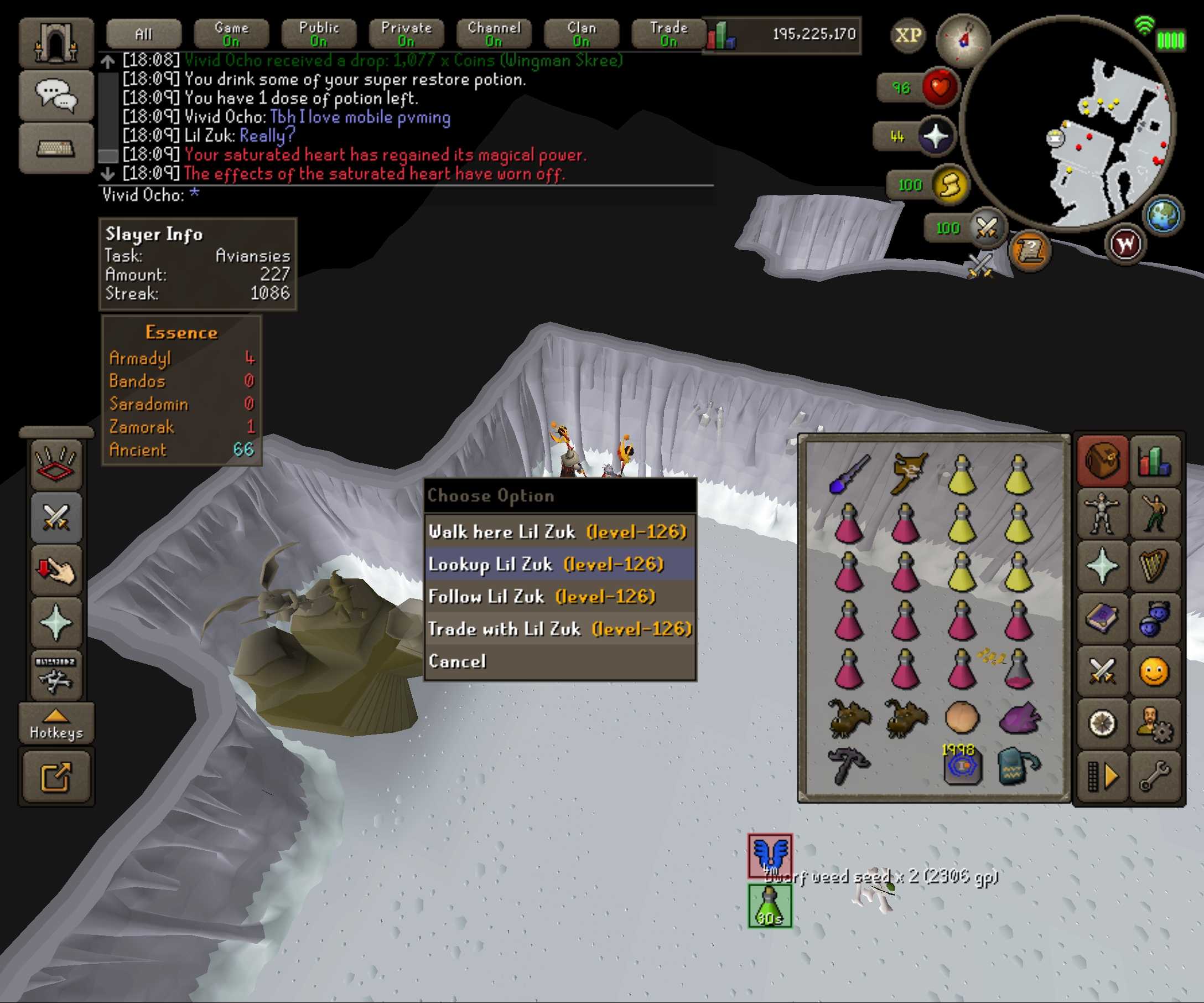This screenshot has width=1204, height=1003.
Task: Select Trade with Lil Zuk
Action: (x=559, y=629)
